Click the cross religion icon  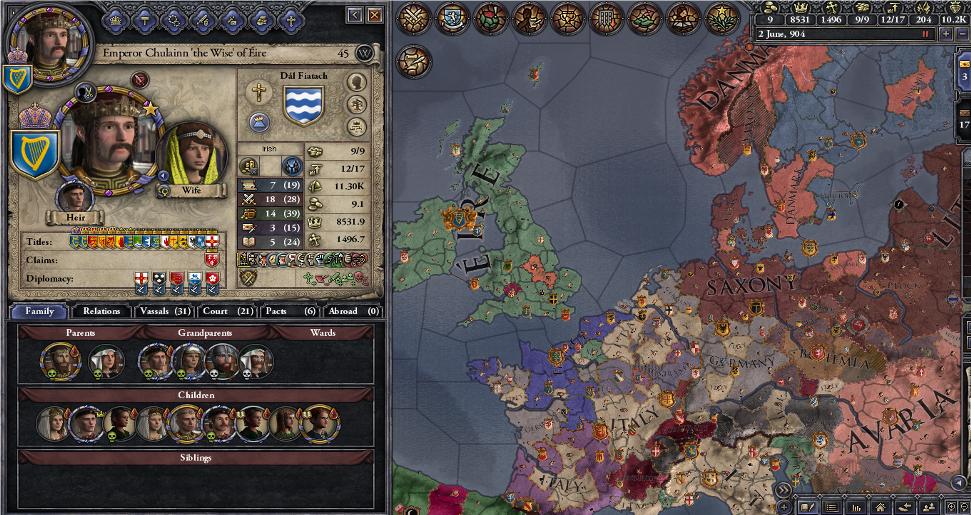pos(258,91)
